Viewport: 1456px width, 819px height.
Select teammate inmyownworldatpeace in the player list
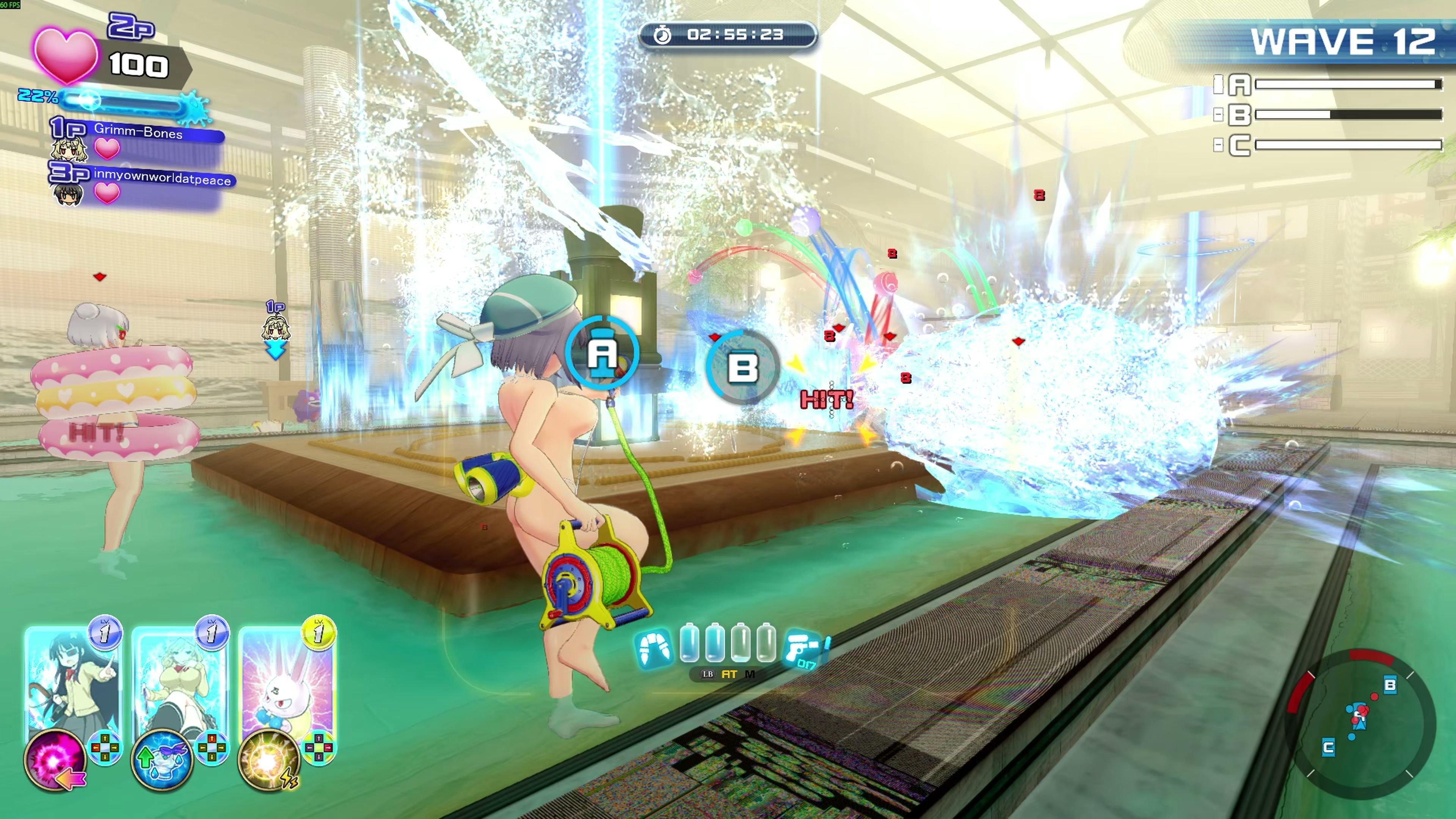pyautogui.click(x=162, y=180)
